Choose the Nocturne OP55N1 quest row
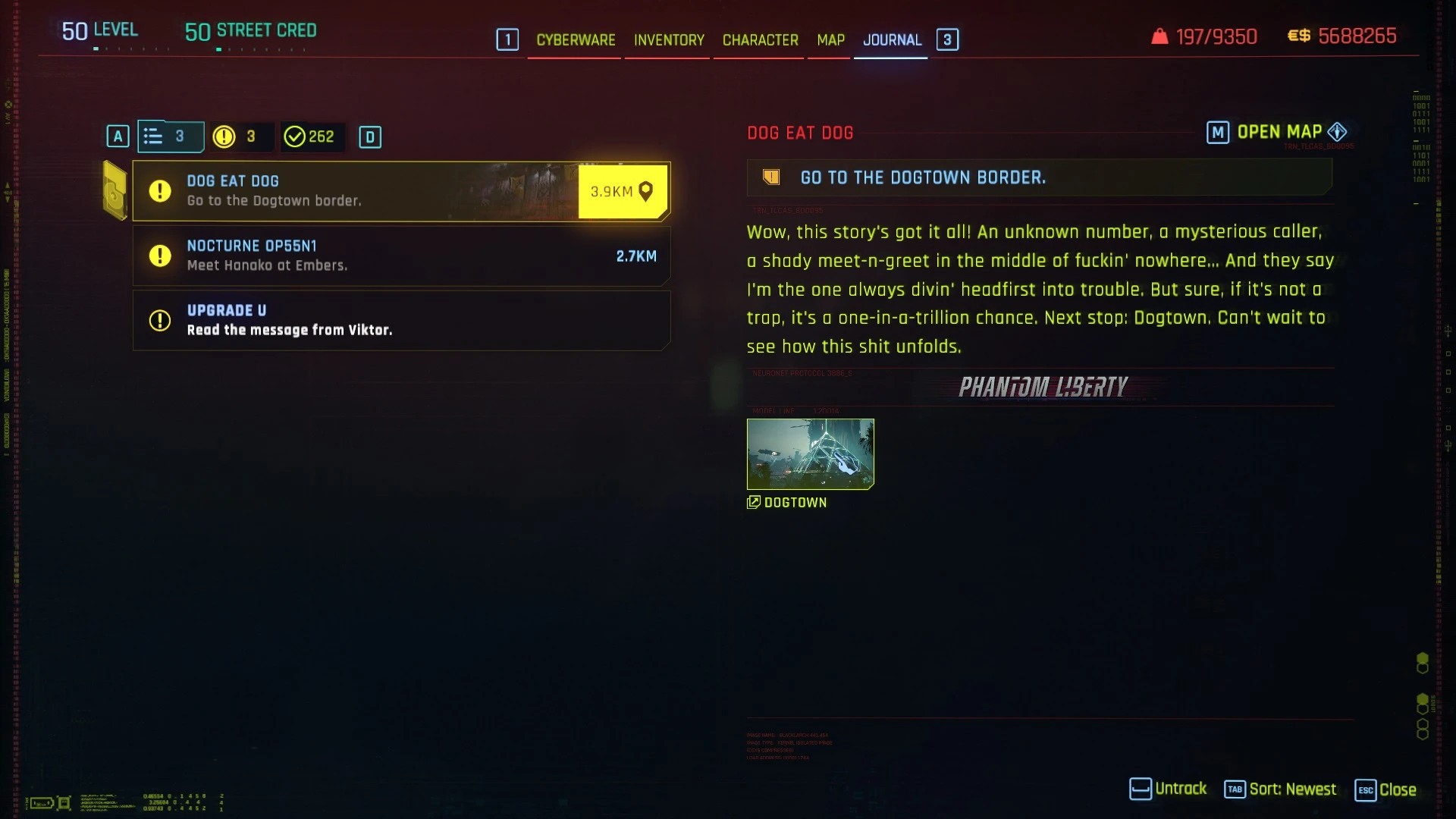 pyautogui.click(x=400, y=256)
